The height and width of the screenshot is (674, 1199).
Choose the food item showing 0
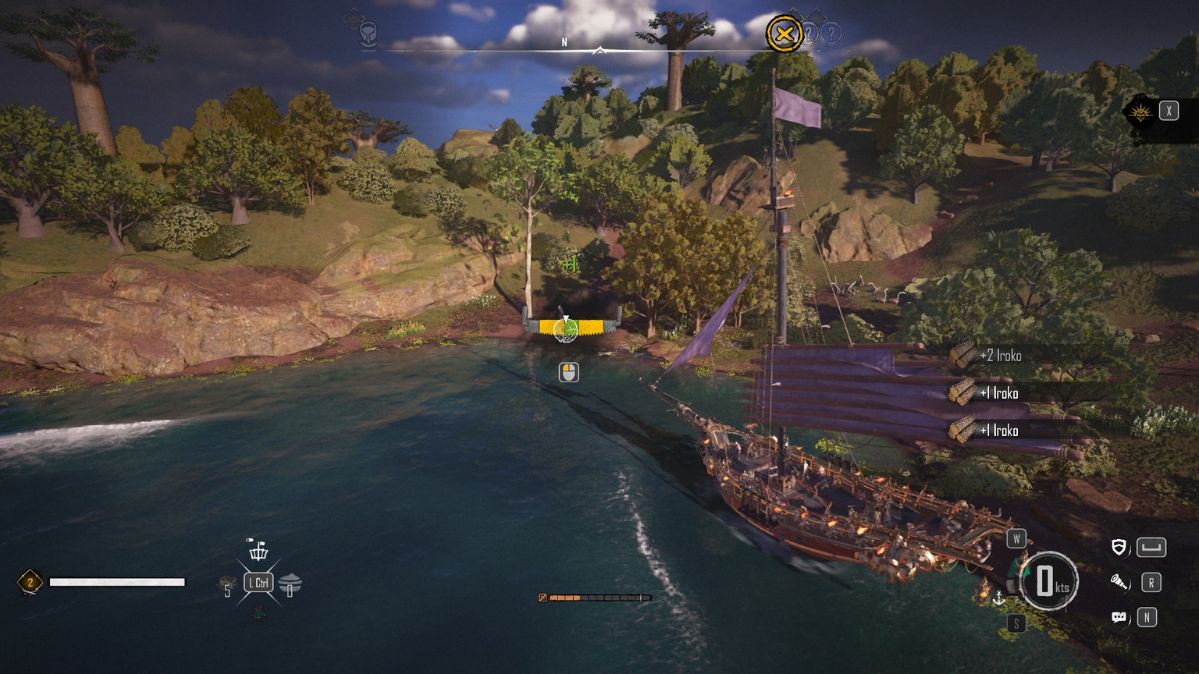290,584
